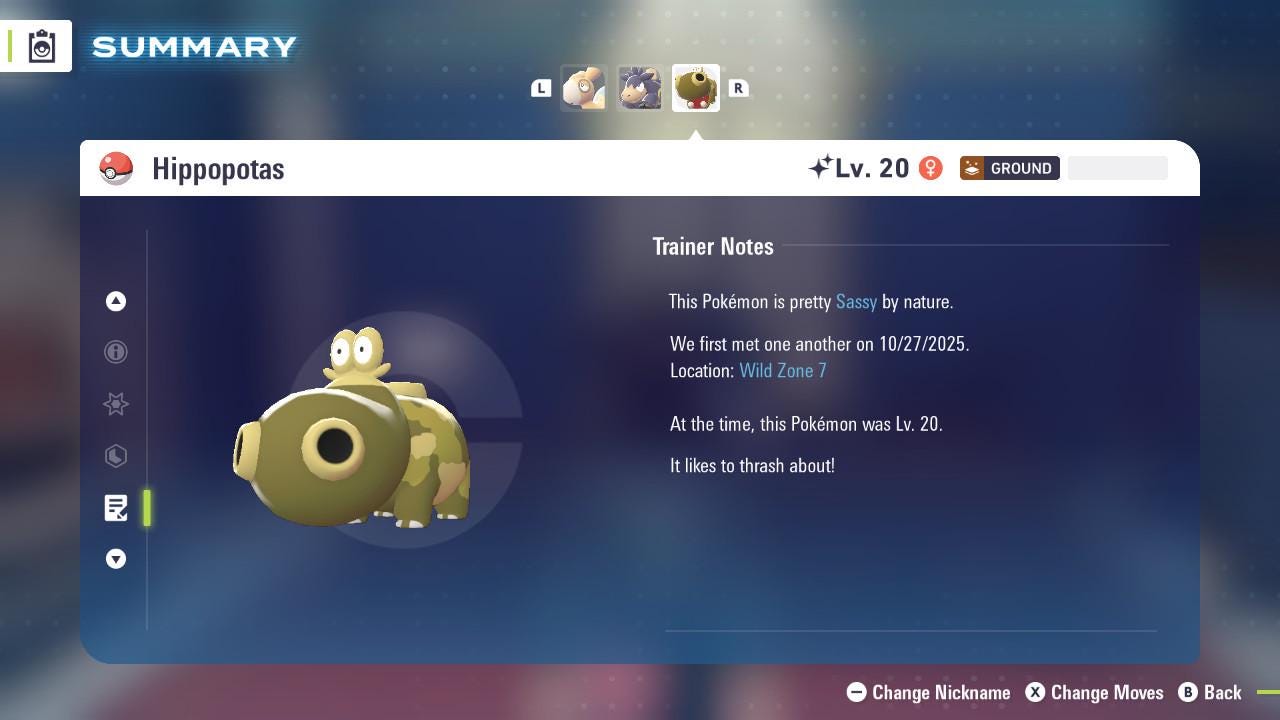Screen dimensions: 1280x720
Task: Expand the next section with the down arrow
Action: 116,559
